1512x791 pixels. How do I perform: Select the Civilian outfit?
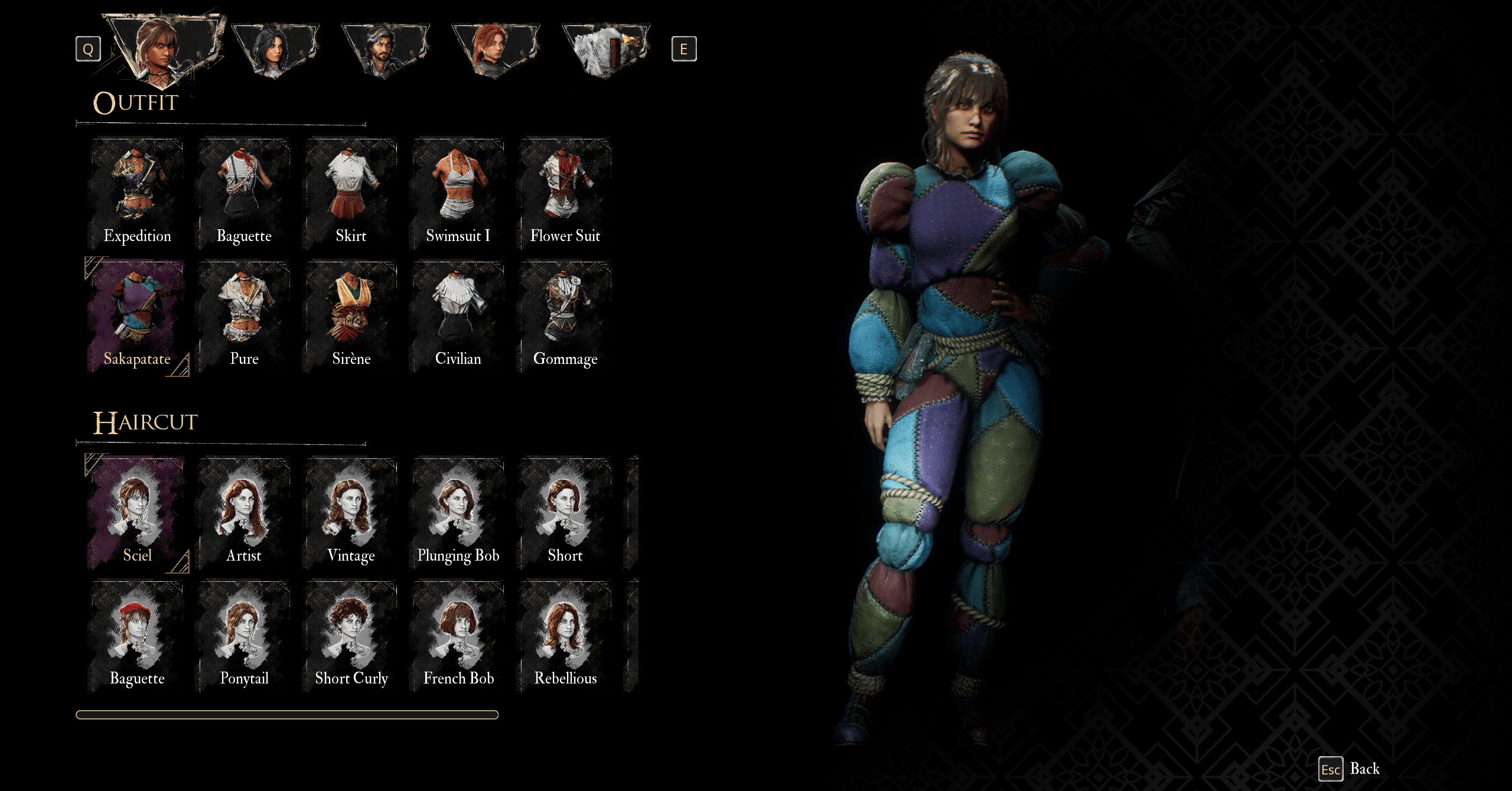pos(458,316)
